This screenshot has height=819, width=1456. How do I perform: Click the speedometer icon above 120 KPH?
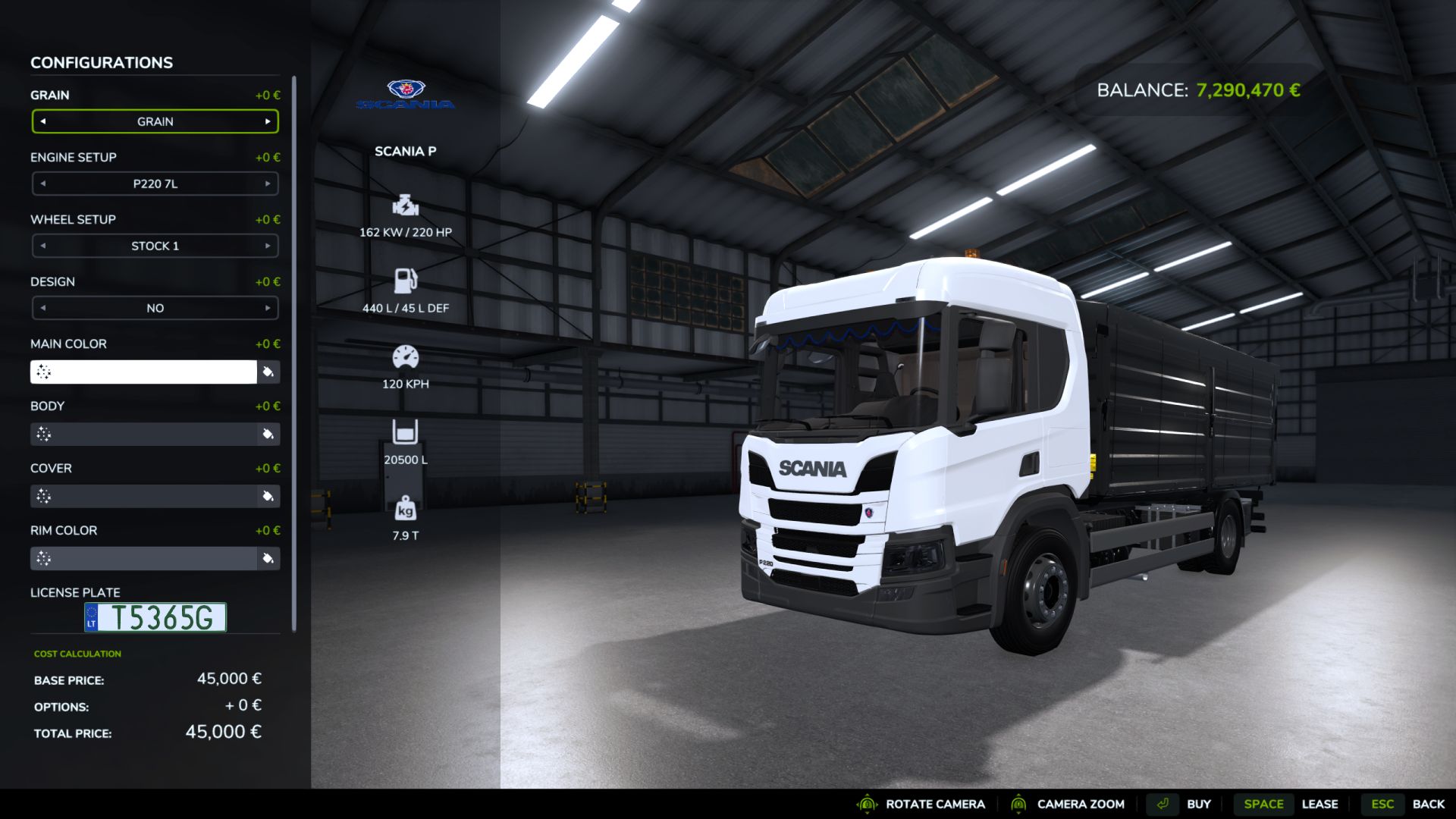pos(405,356)
